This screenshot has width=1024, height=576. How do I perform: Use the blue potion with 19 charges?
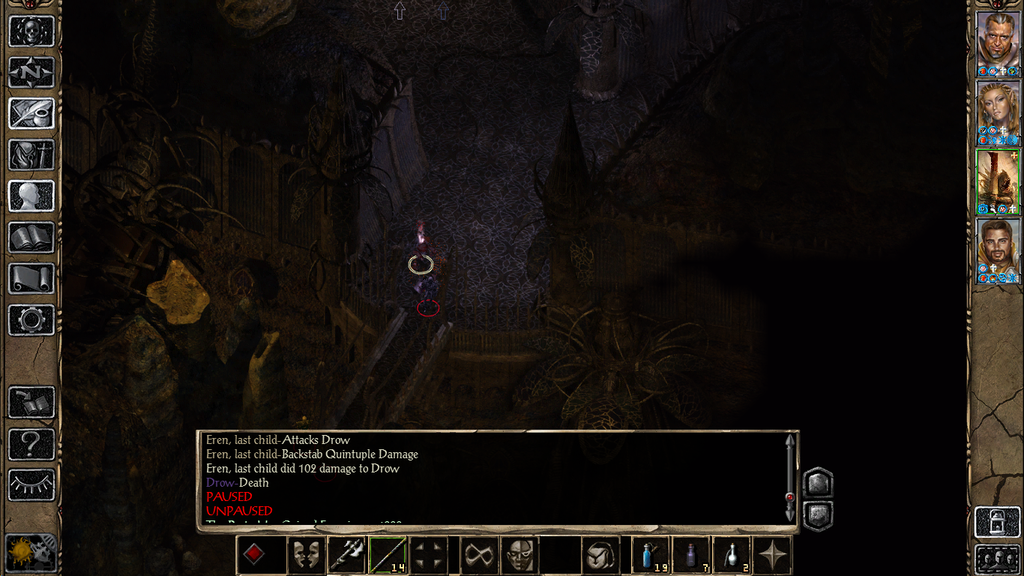(x=650, y=555)
